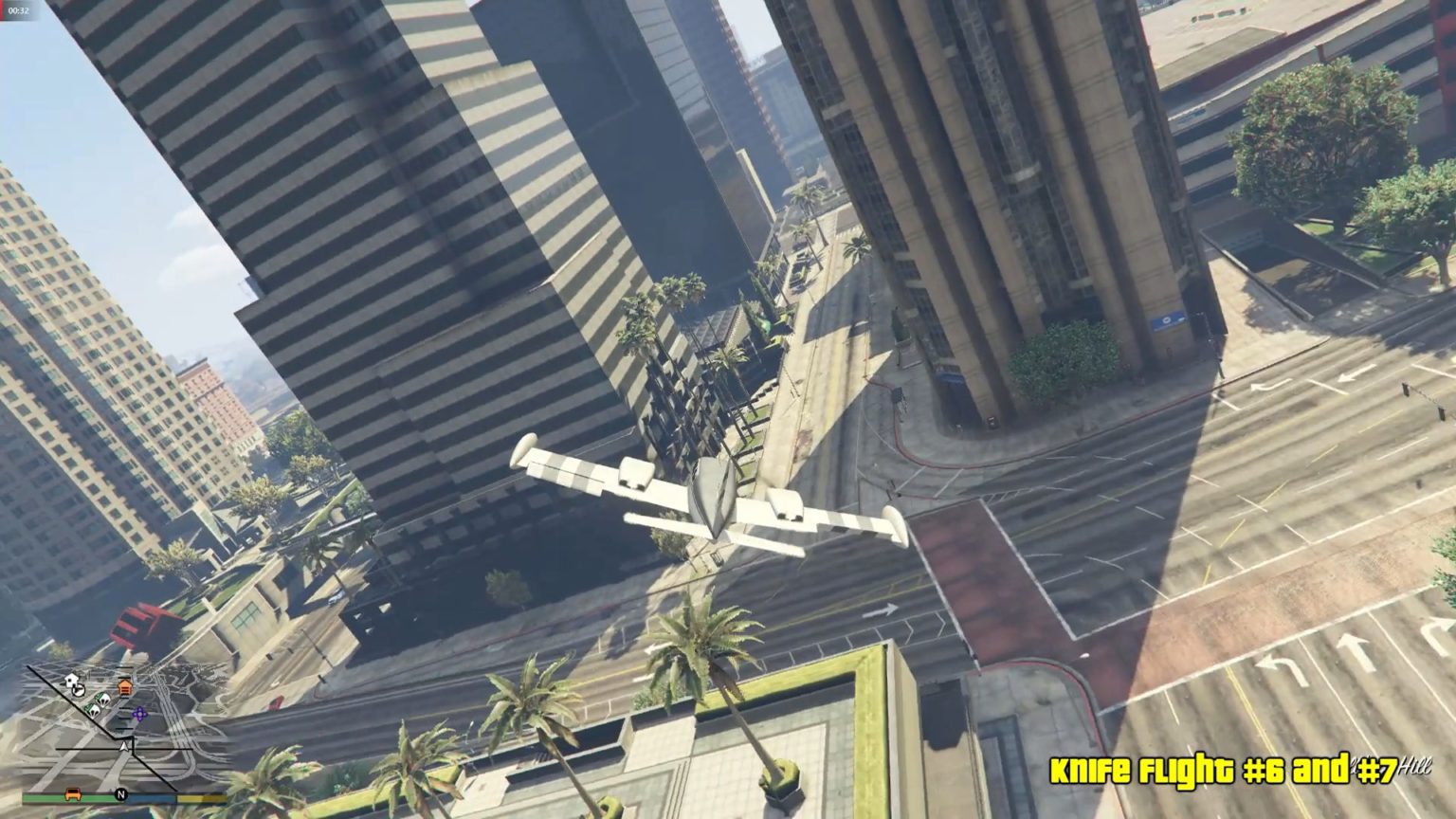The height and width of the screenshot is (819, 1456).
Task: Click the upper green knife-flight blip on minimap
Action: [101, 699]
